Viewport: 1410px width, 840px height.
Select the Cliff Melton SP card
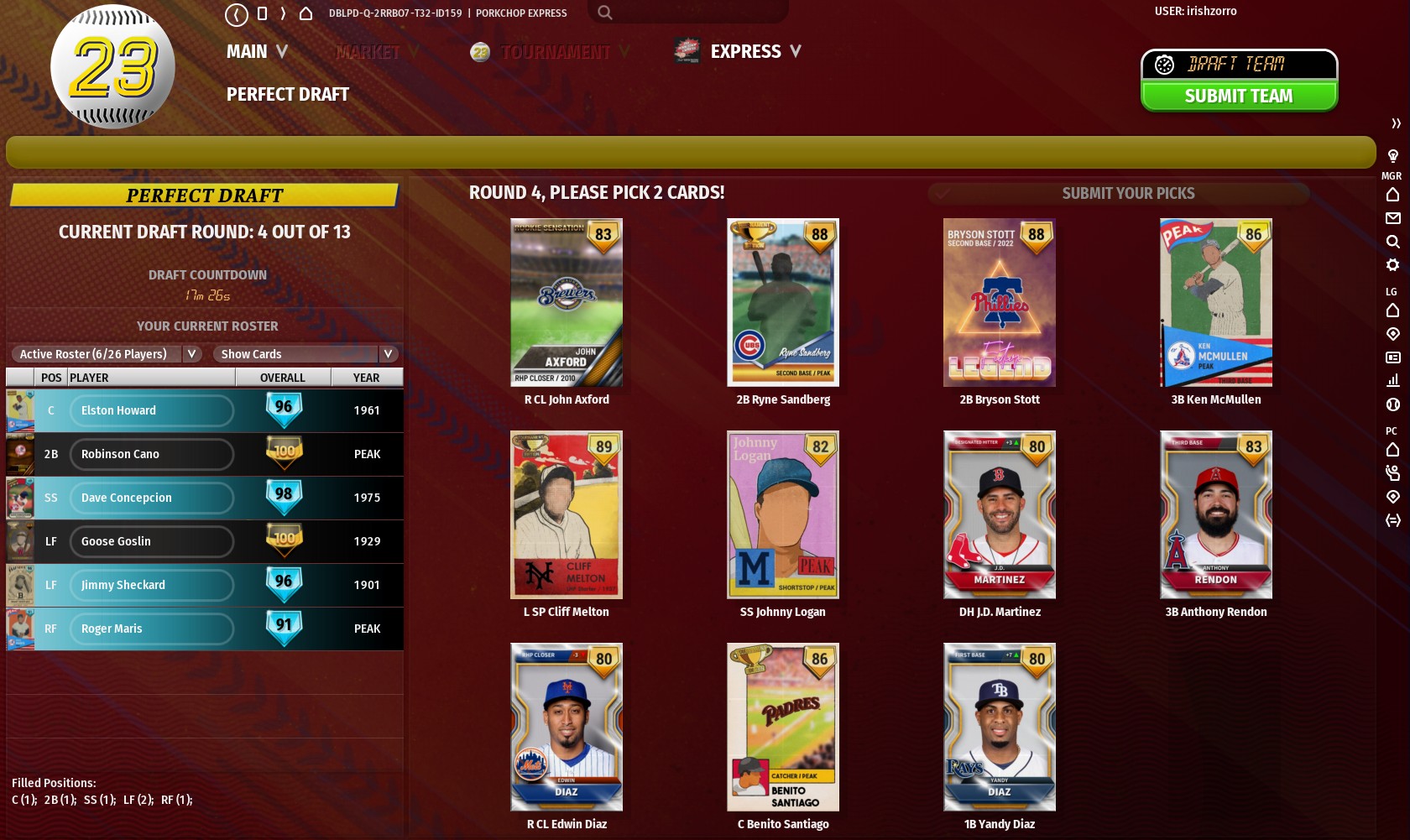[x=567, y=515]
